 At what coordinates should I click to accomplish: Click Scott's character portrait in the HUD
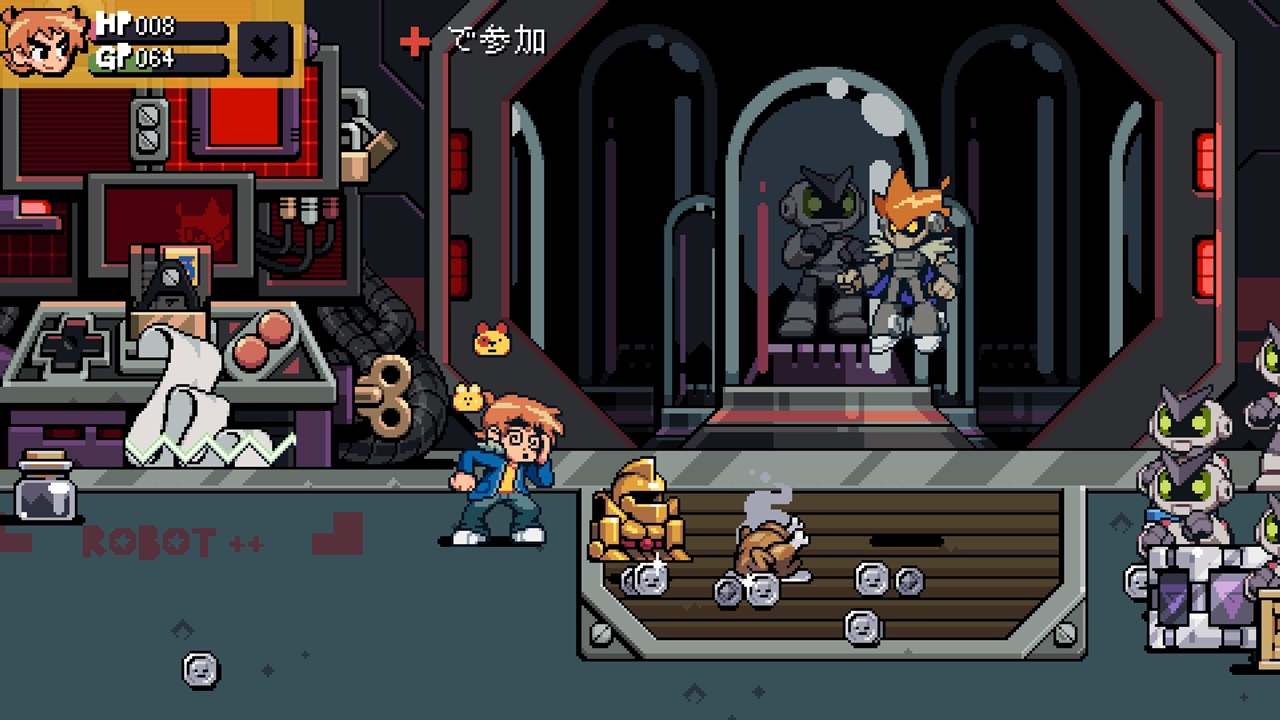(x=45, y=42)
